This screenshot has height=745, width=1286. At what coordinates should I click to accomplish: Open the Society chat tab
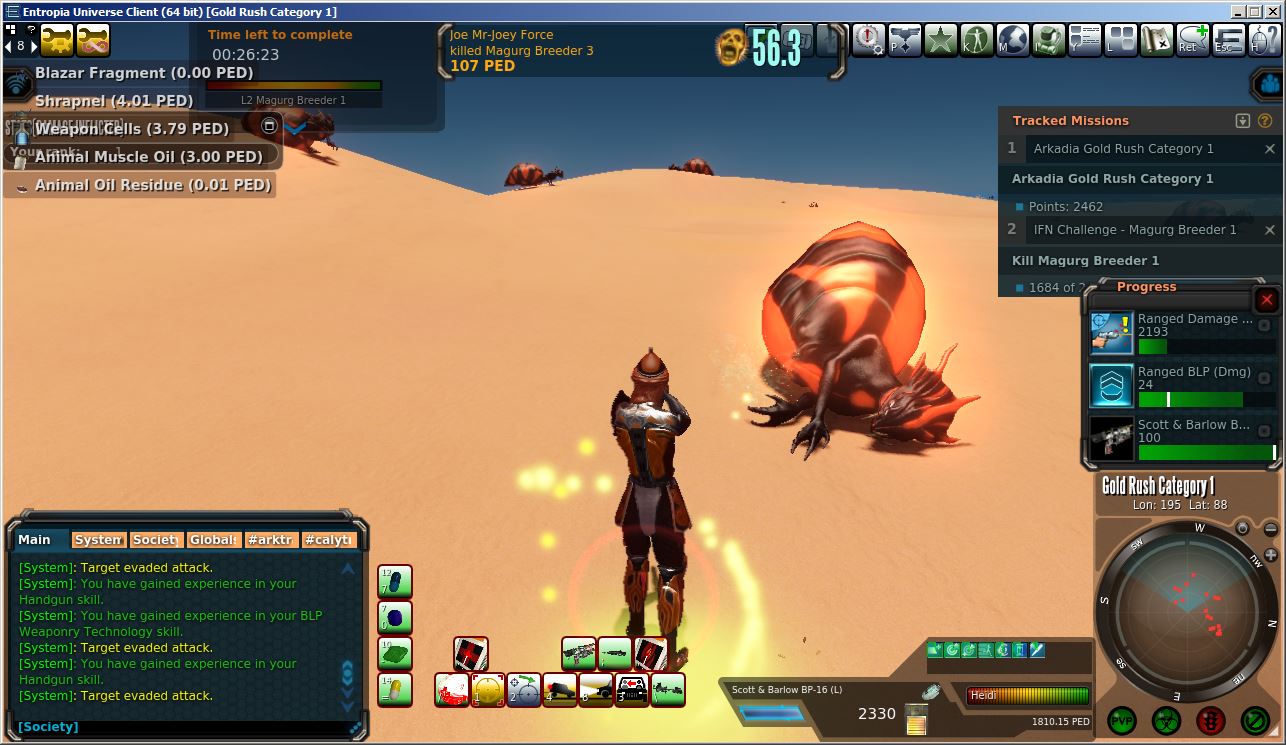point(155,540)
